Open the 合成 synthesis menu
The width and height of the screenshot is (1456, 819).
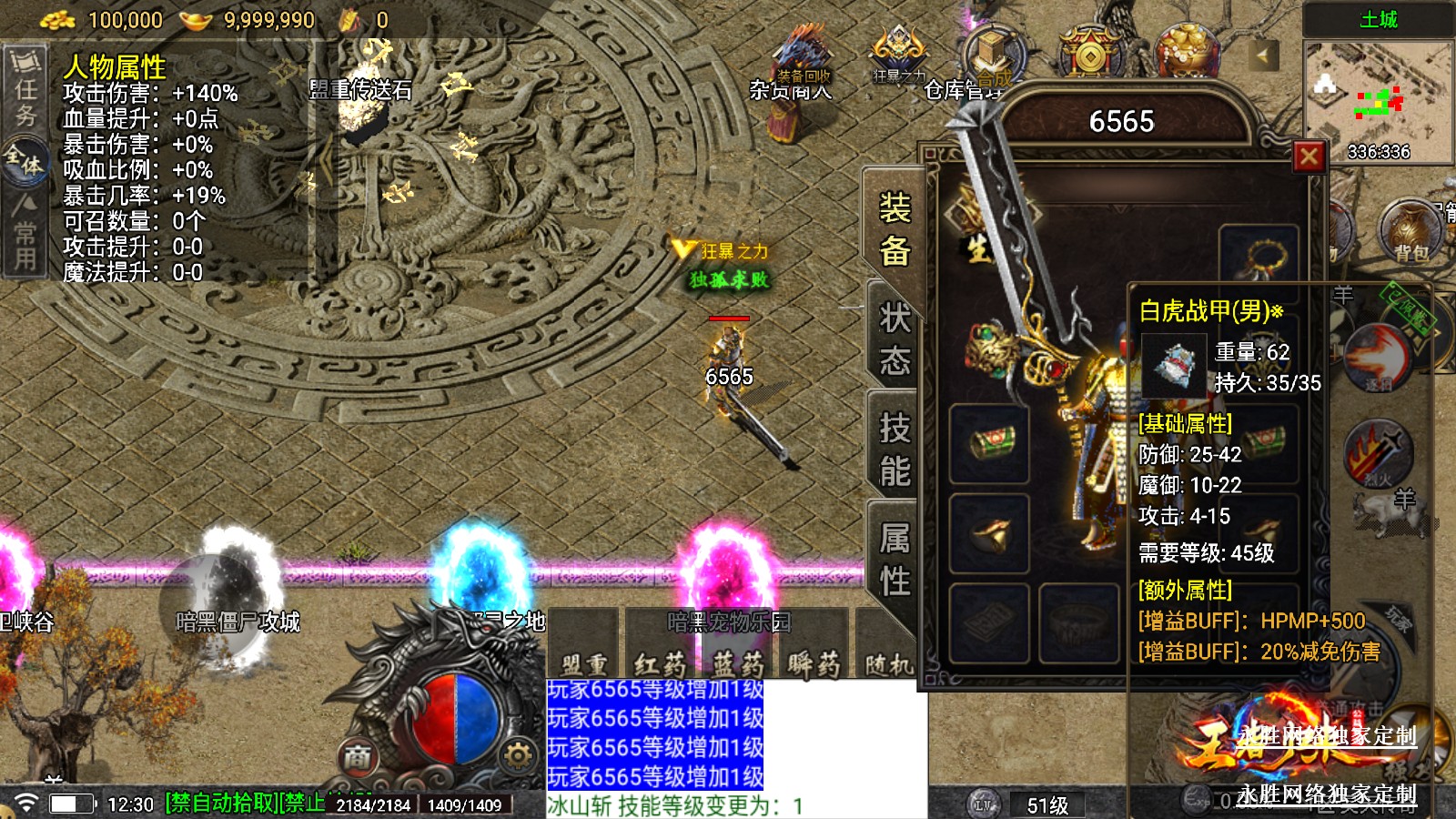993,55
